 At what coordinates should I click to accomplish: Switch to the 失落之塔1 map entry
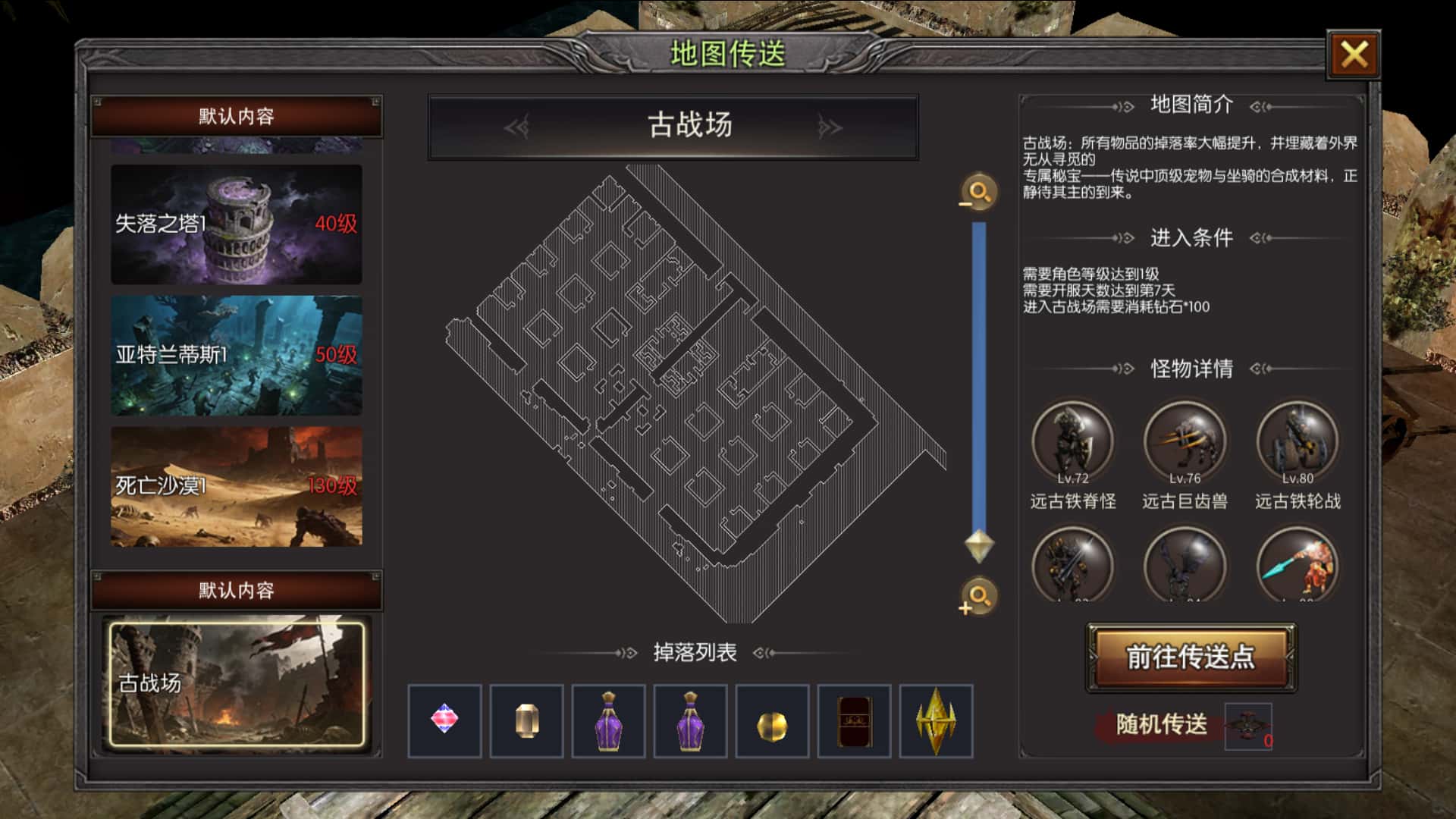pos(235,224)
